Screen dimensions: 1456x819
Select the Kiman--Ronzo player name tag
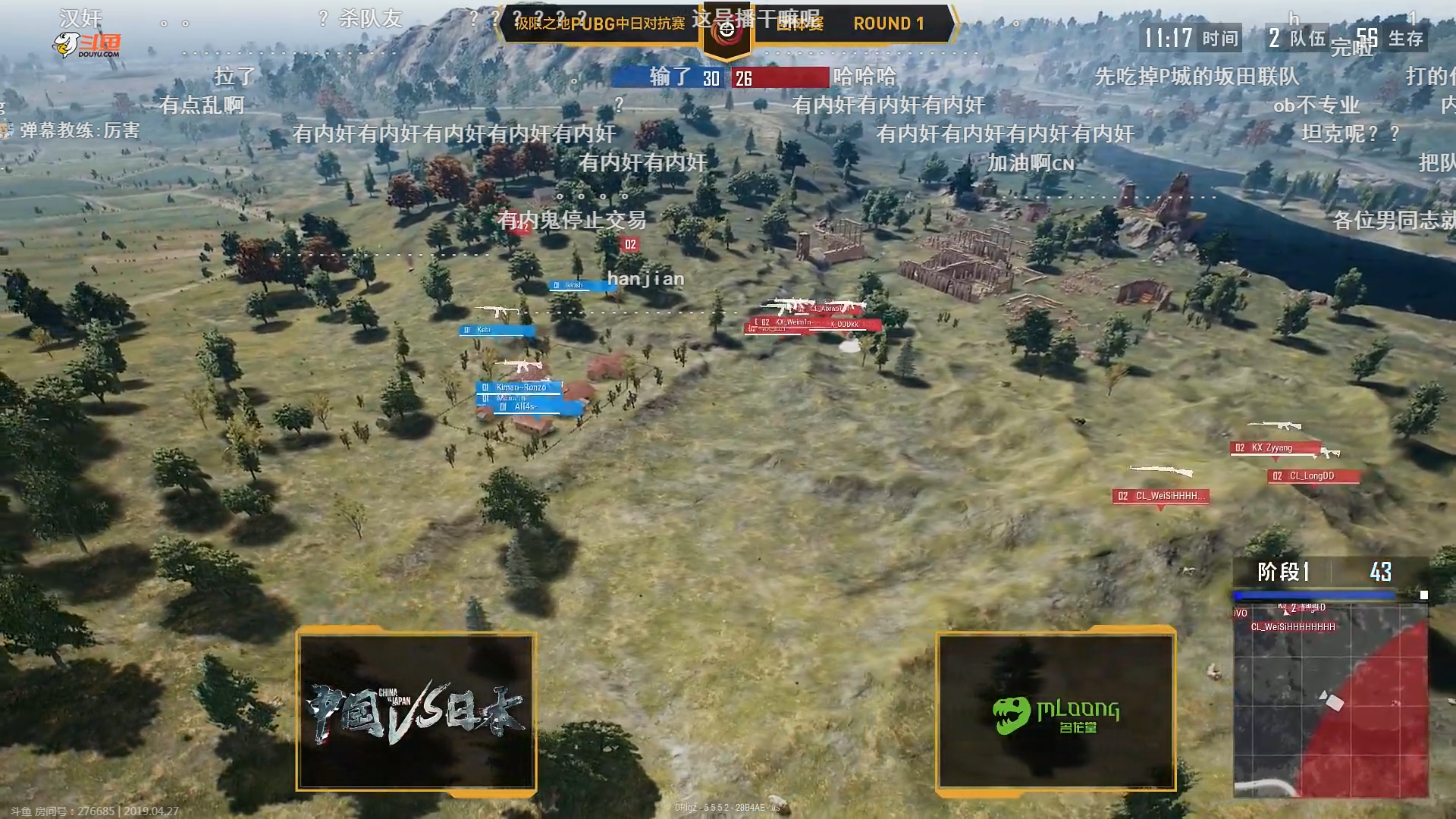tap(520, 388)
